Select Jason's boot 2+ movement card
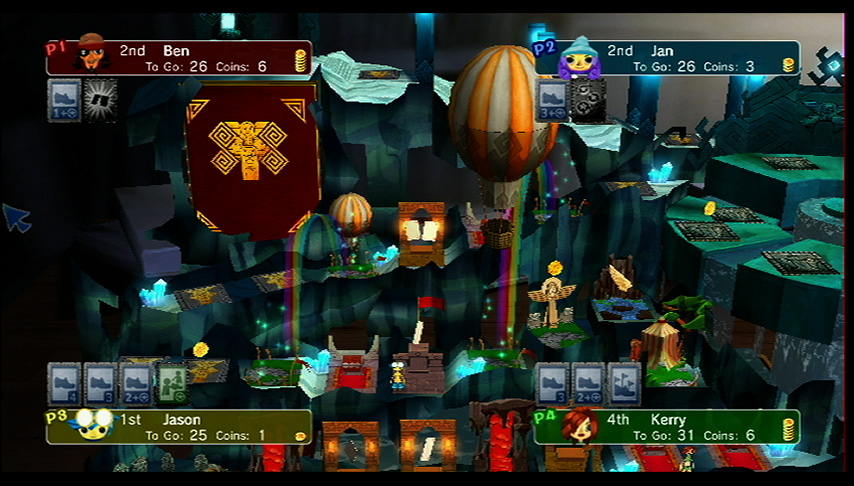The height and width of the screenshot is (486, 854). coord(136,383)
